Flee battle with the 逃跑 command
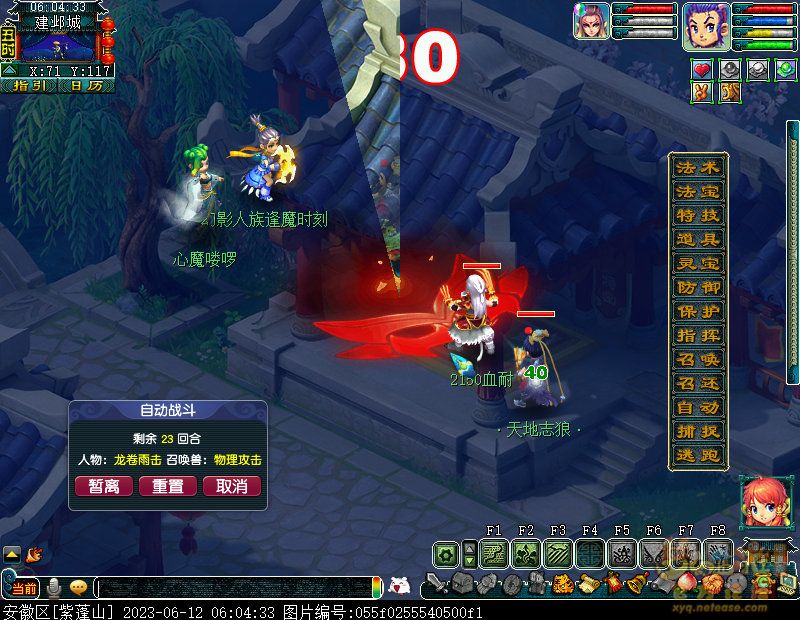Image resolution: width=800 pixels, height=620 pixels. (x=697, y=456)
